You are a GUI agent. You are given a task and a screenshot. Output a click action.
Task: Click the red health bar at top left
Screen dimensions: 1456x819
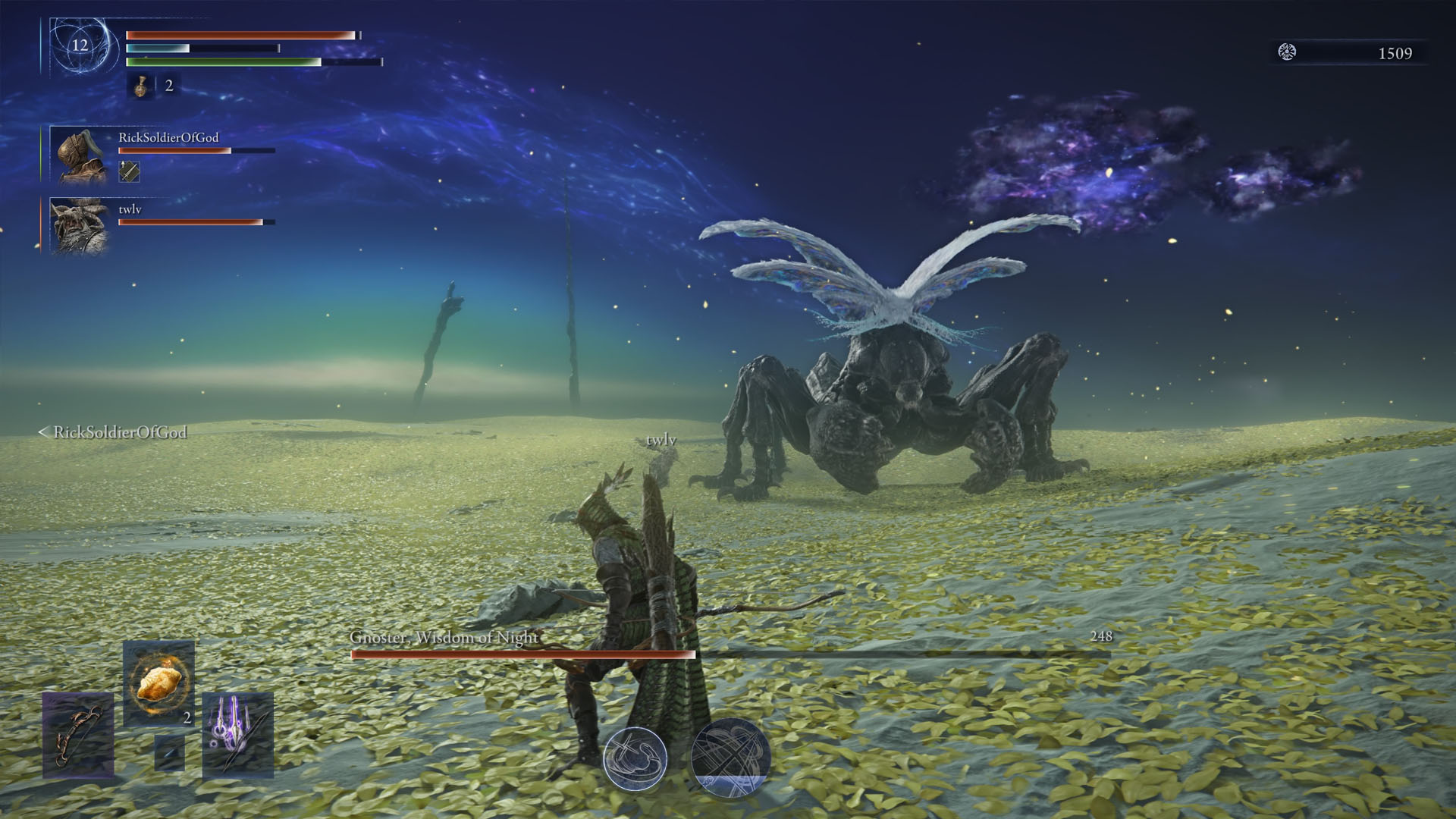(235, 34)
